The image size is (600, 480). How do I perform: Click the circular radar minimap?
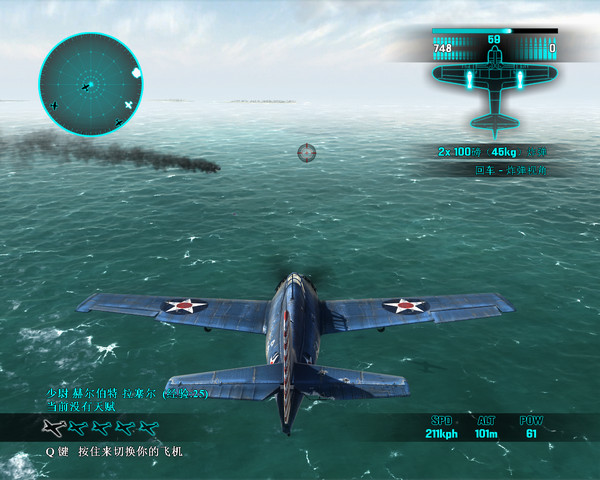pos(90,83)
